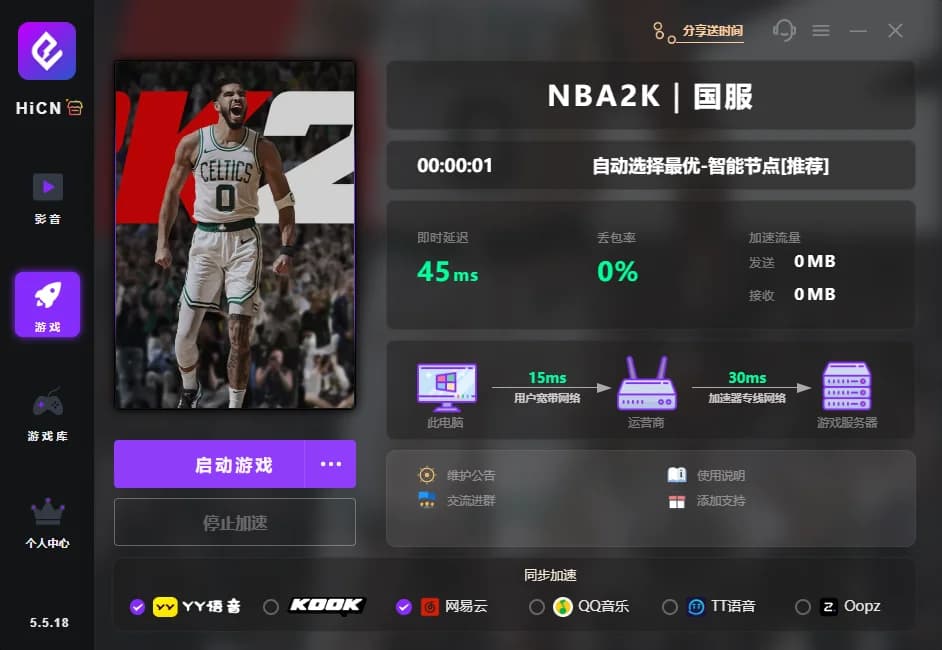Enable KOOK sync acceleration
The image size is (942, 650).
coord(271,607)
